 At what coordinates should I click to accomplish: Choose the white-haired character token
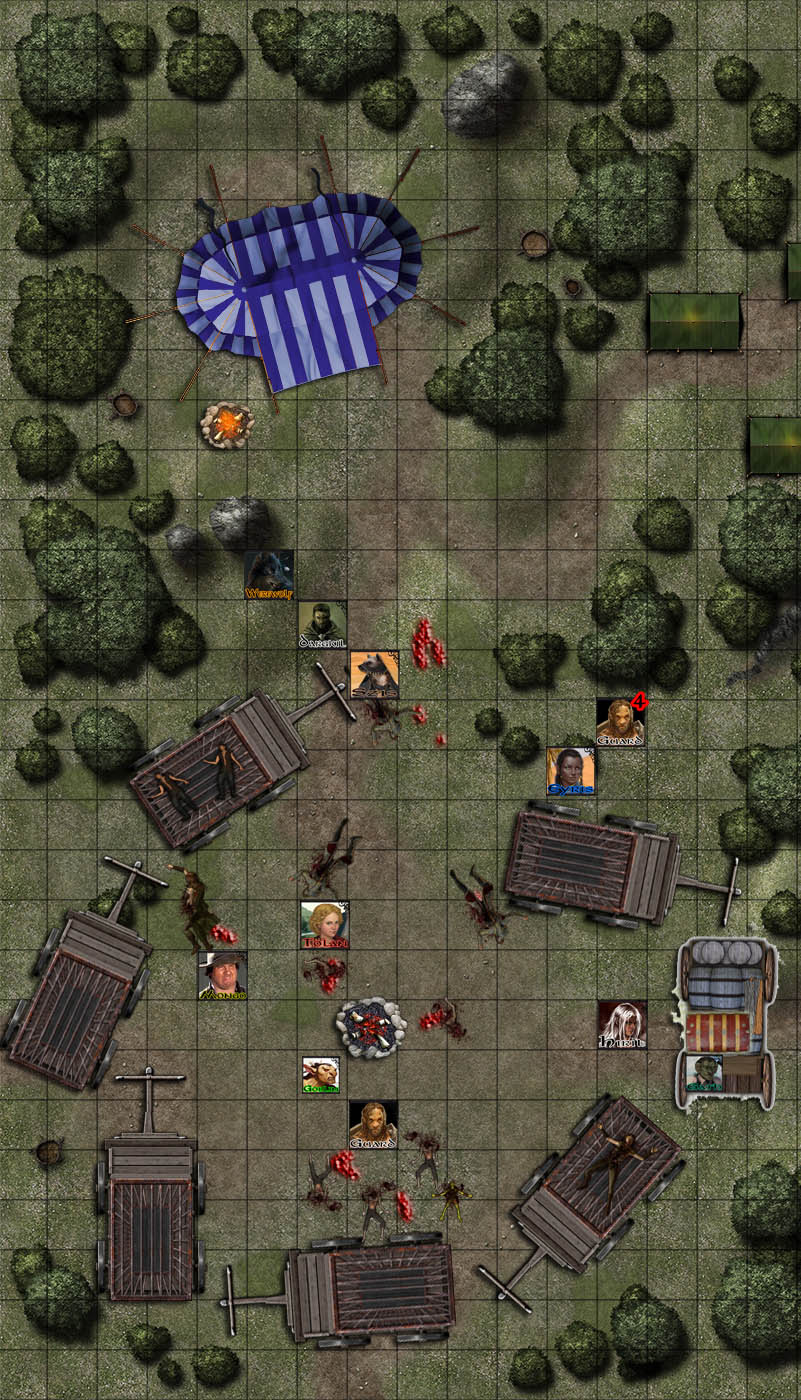click(622, 1025)
